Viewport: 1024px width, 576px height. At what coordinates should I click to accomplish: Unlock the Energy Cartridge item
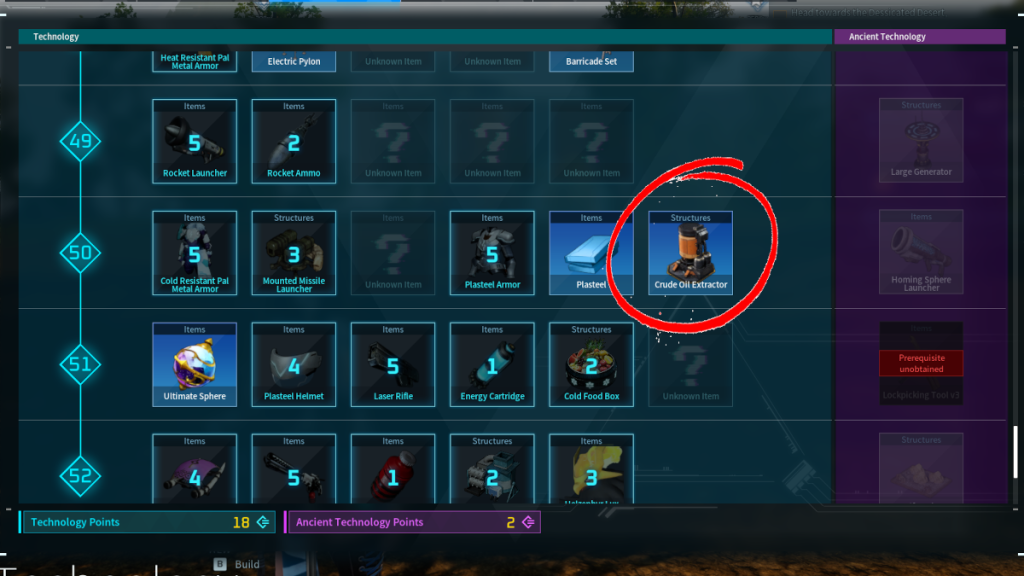click(492, 364)
